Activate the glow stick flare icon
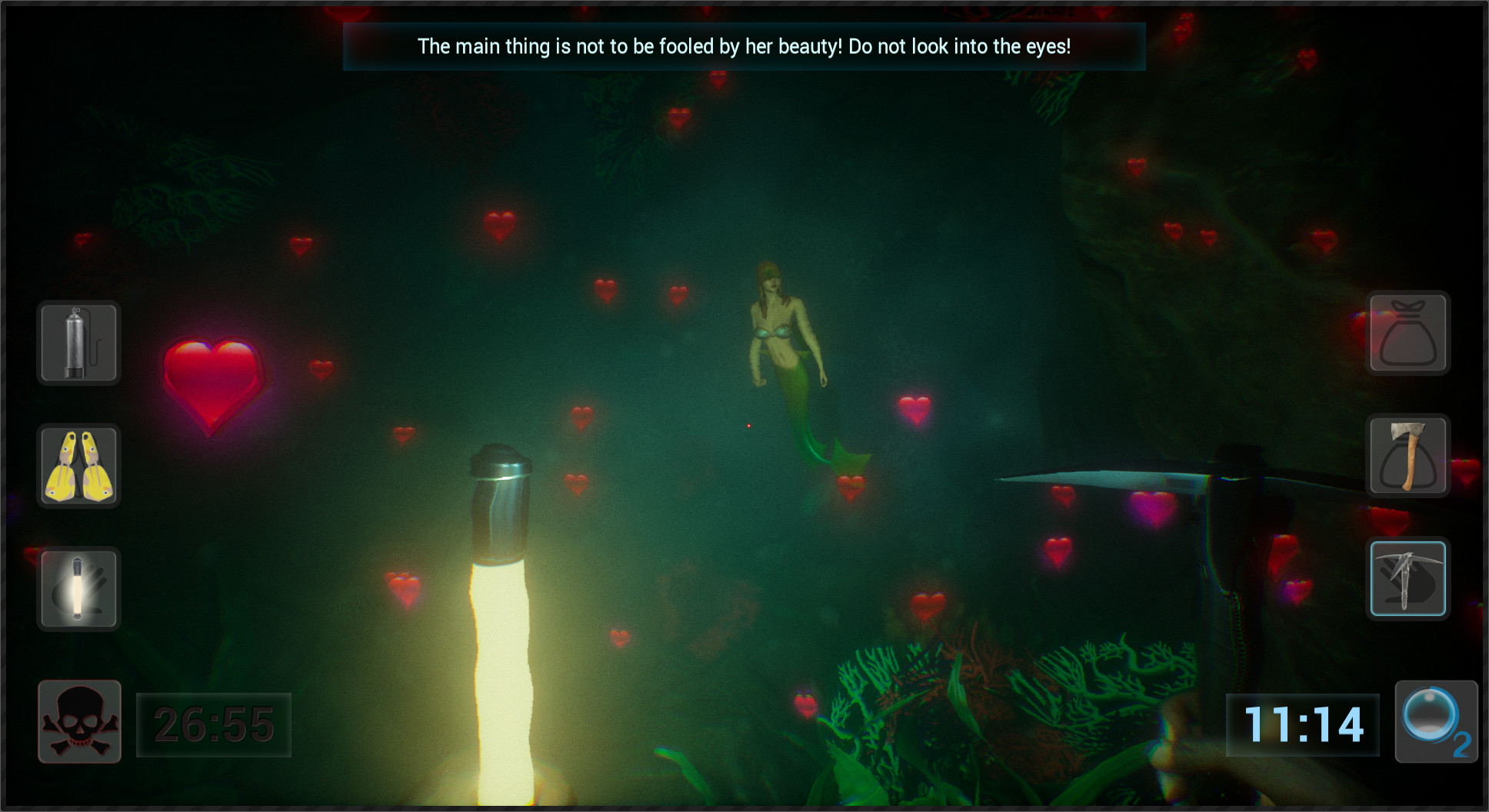This screenshot has height=812, width=1489. (78, 588)
